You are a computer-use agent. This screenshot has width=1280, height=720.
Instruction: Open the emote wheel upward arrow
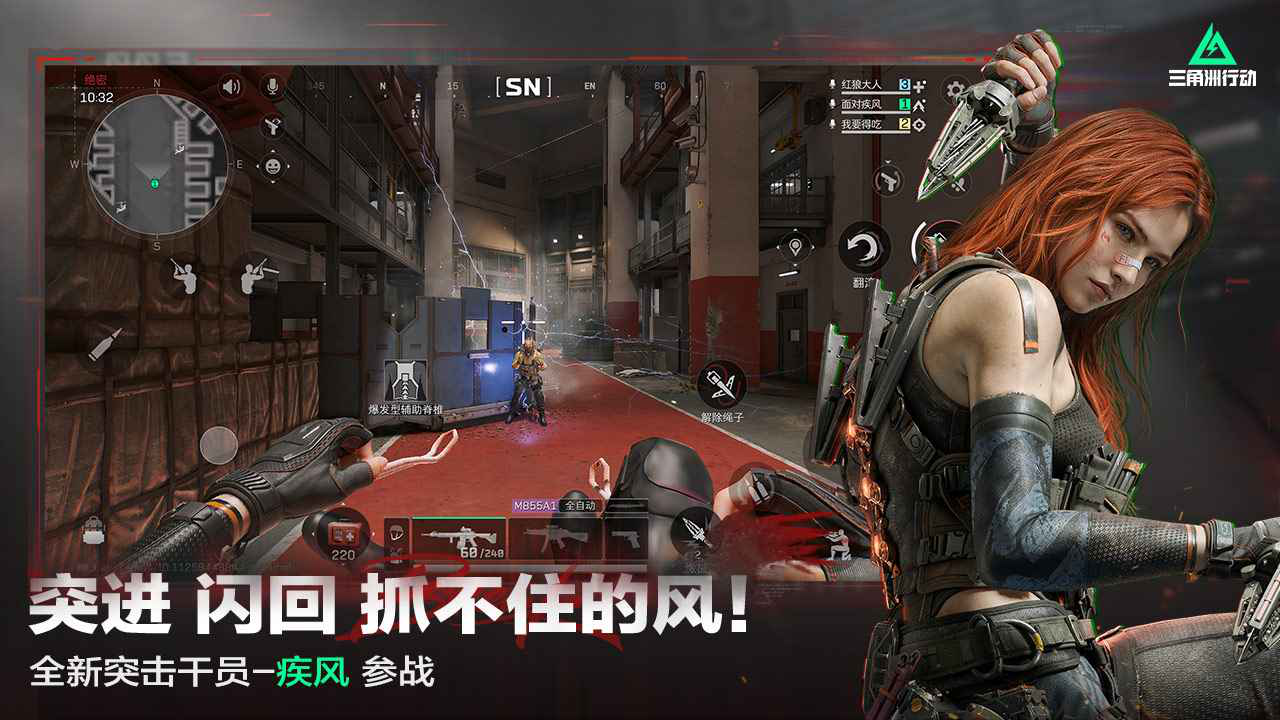(272, 150)
